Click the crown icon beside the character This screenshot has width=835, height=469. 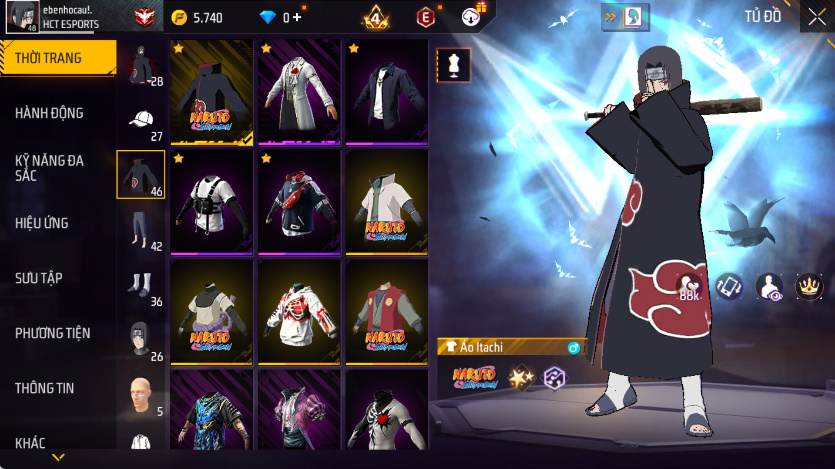[x=807, y=286]
